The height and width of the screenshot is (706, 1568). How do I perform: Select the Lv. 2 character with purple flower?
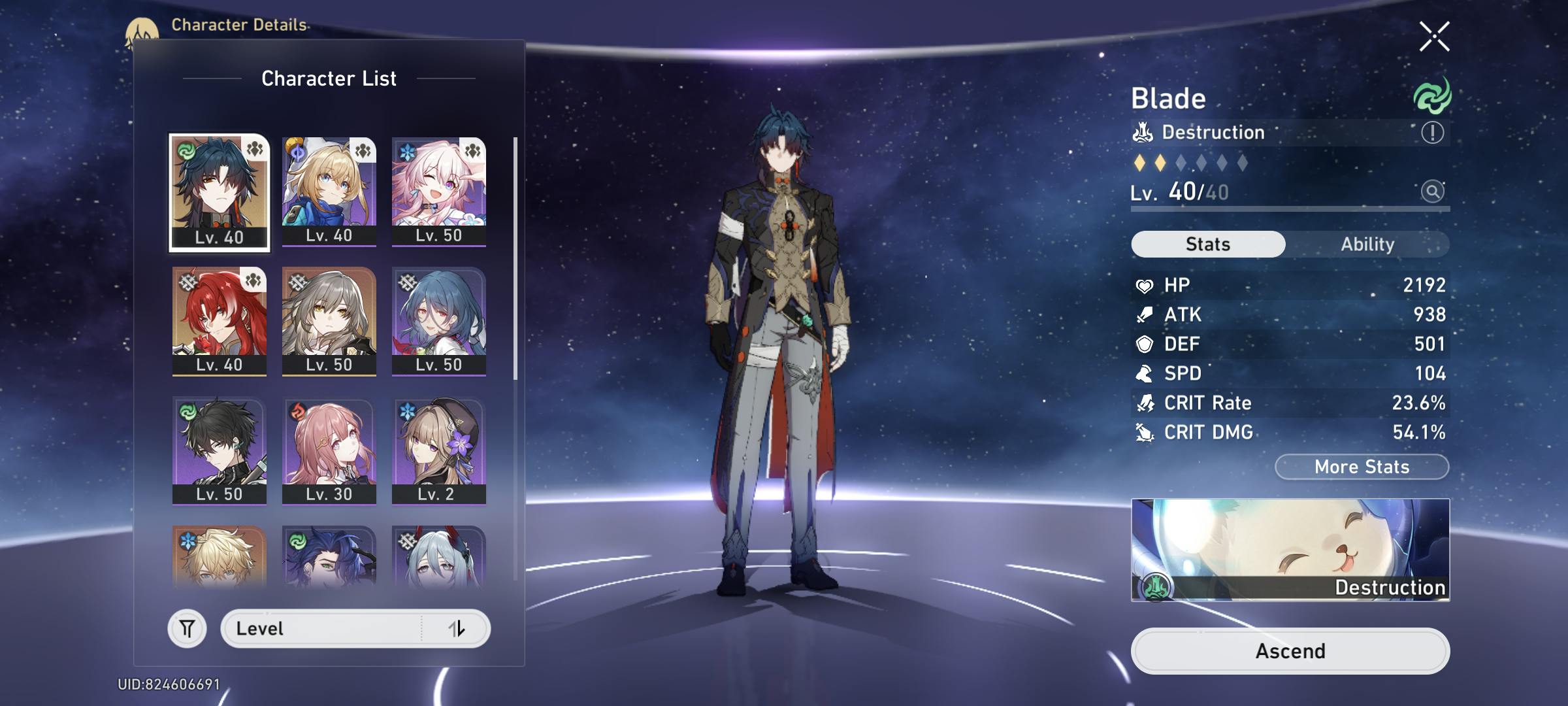click(438, 450)
